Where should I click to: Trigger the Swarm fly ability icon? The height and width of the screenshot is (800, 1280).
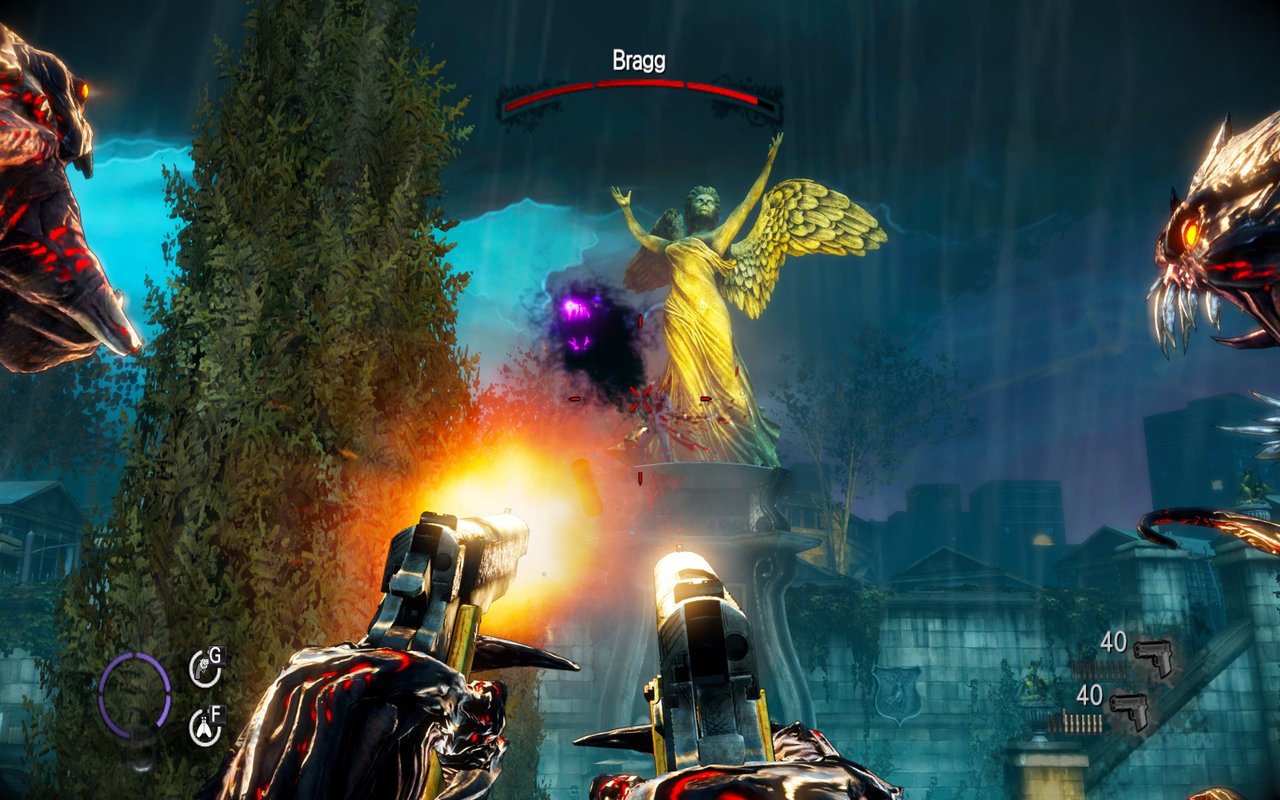pos(204,727)
